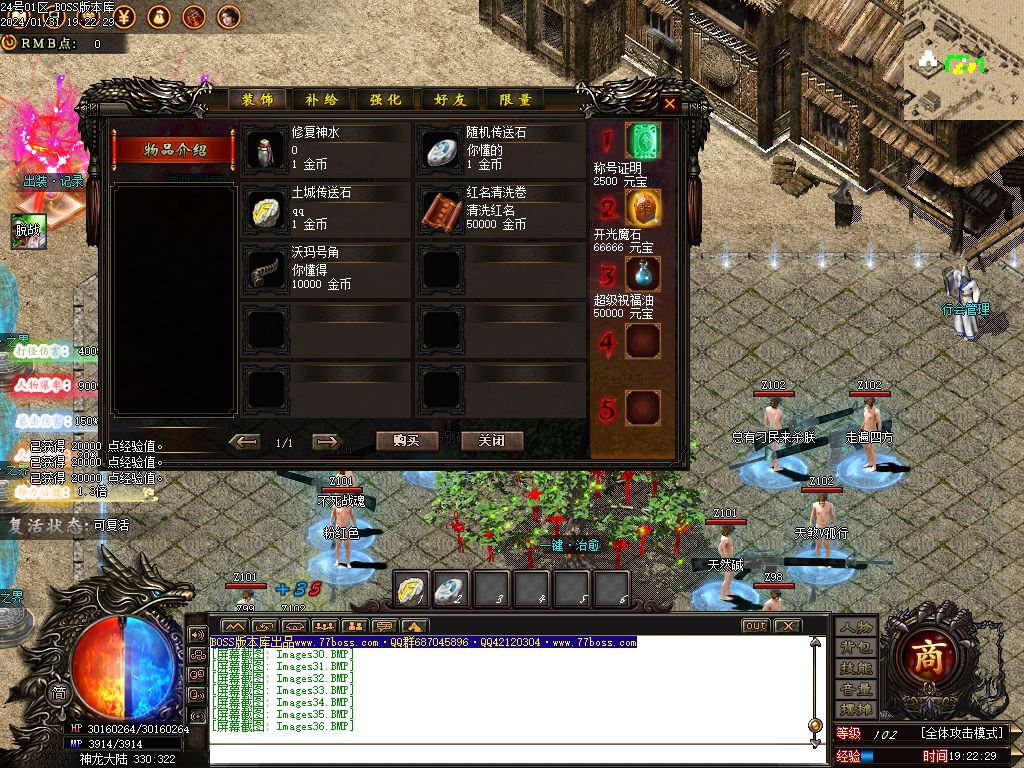Select 修复神水 in the shop list

(267, 150)
